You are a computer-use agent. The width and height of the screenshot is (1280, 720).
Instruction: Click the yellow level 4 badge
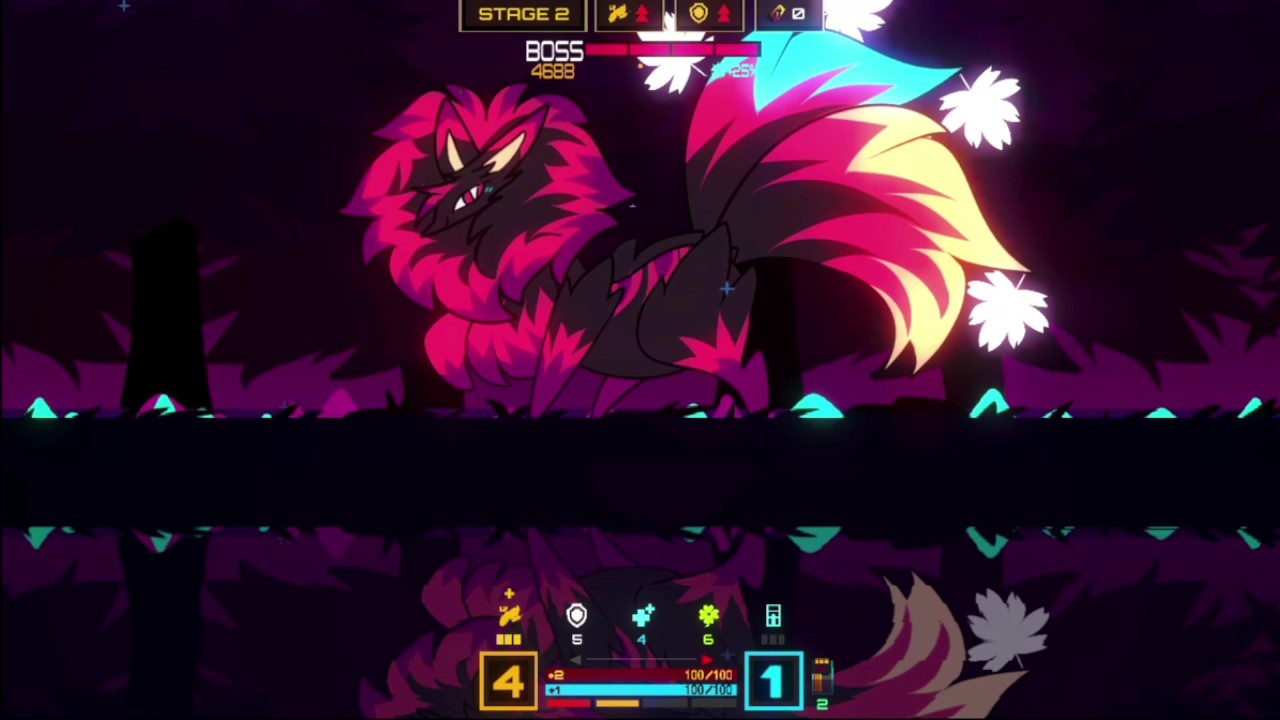point(508,681)
